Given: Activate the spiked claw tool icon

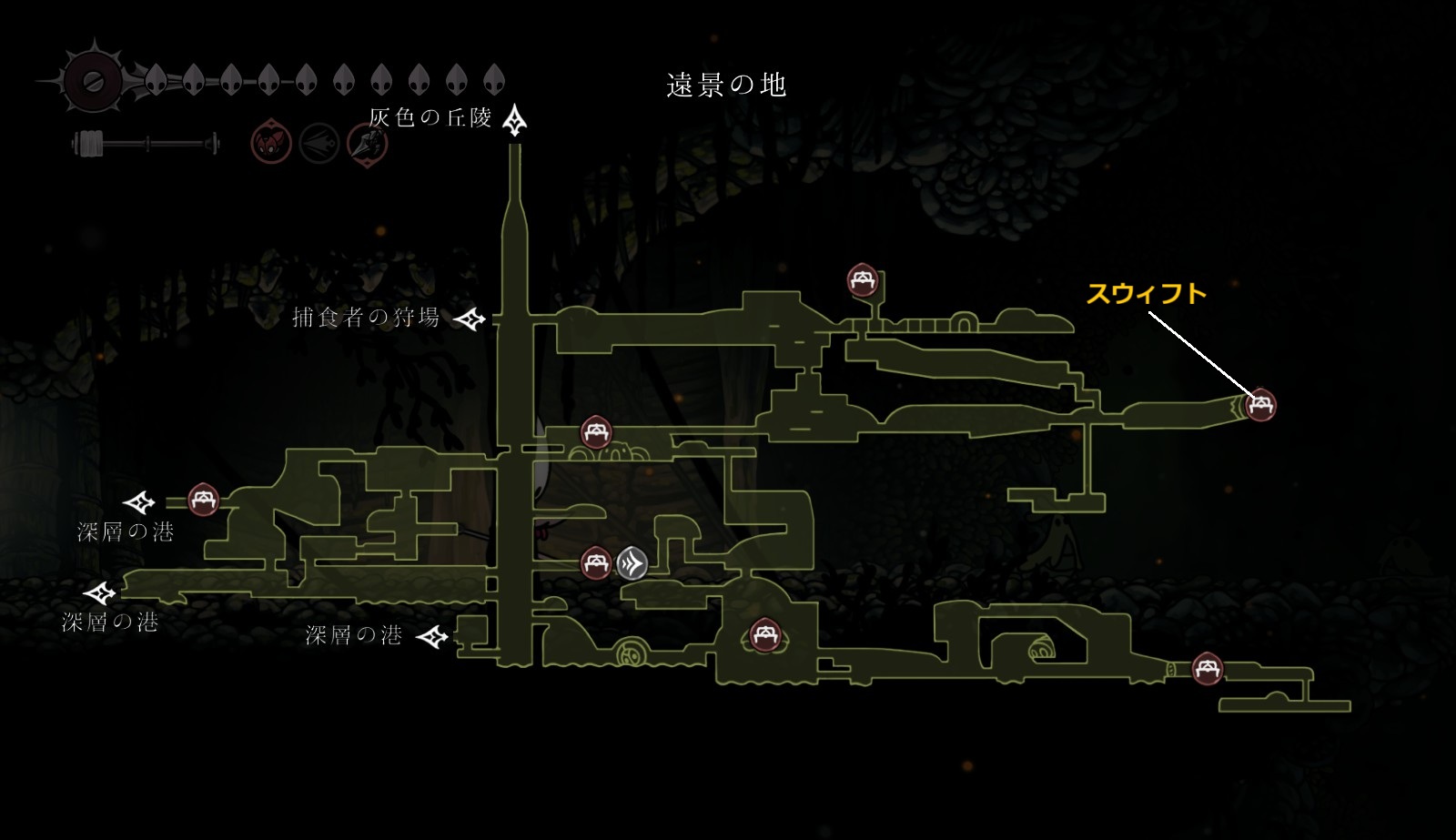Looking at the screenshot, I should [x=367, y=144].
